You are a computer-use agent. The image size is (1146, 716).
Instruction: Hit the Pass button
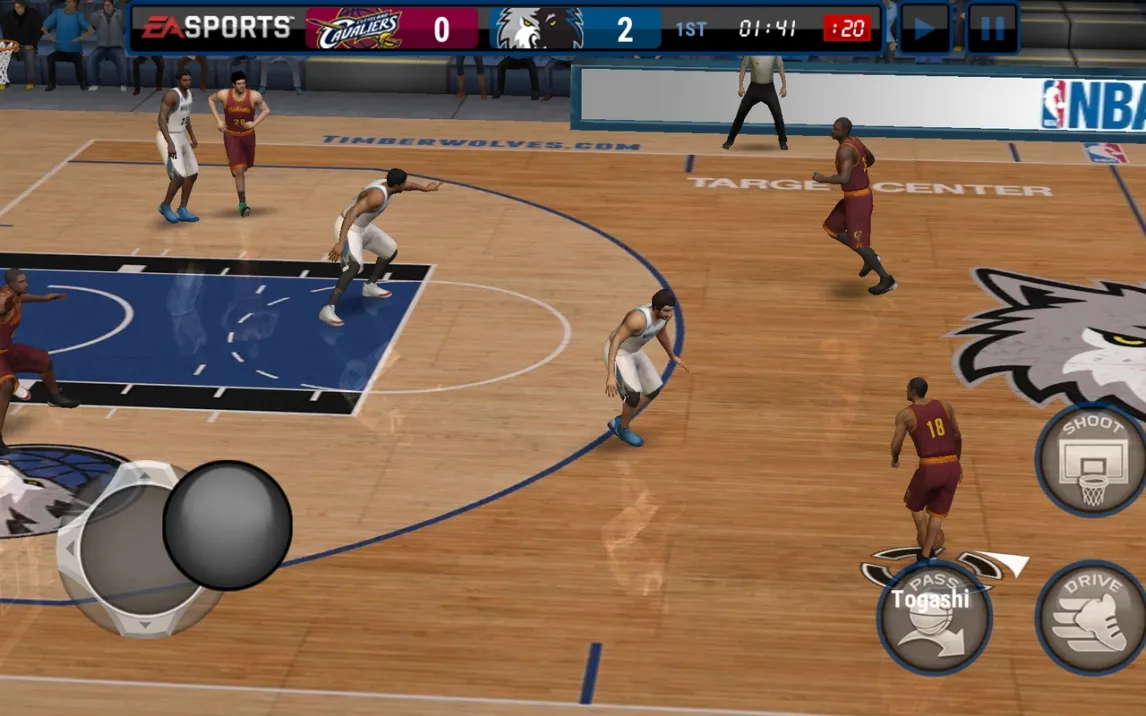click(934, 618)
